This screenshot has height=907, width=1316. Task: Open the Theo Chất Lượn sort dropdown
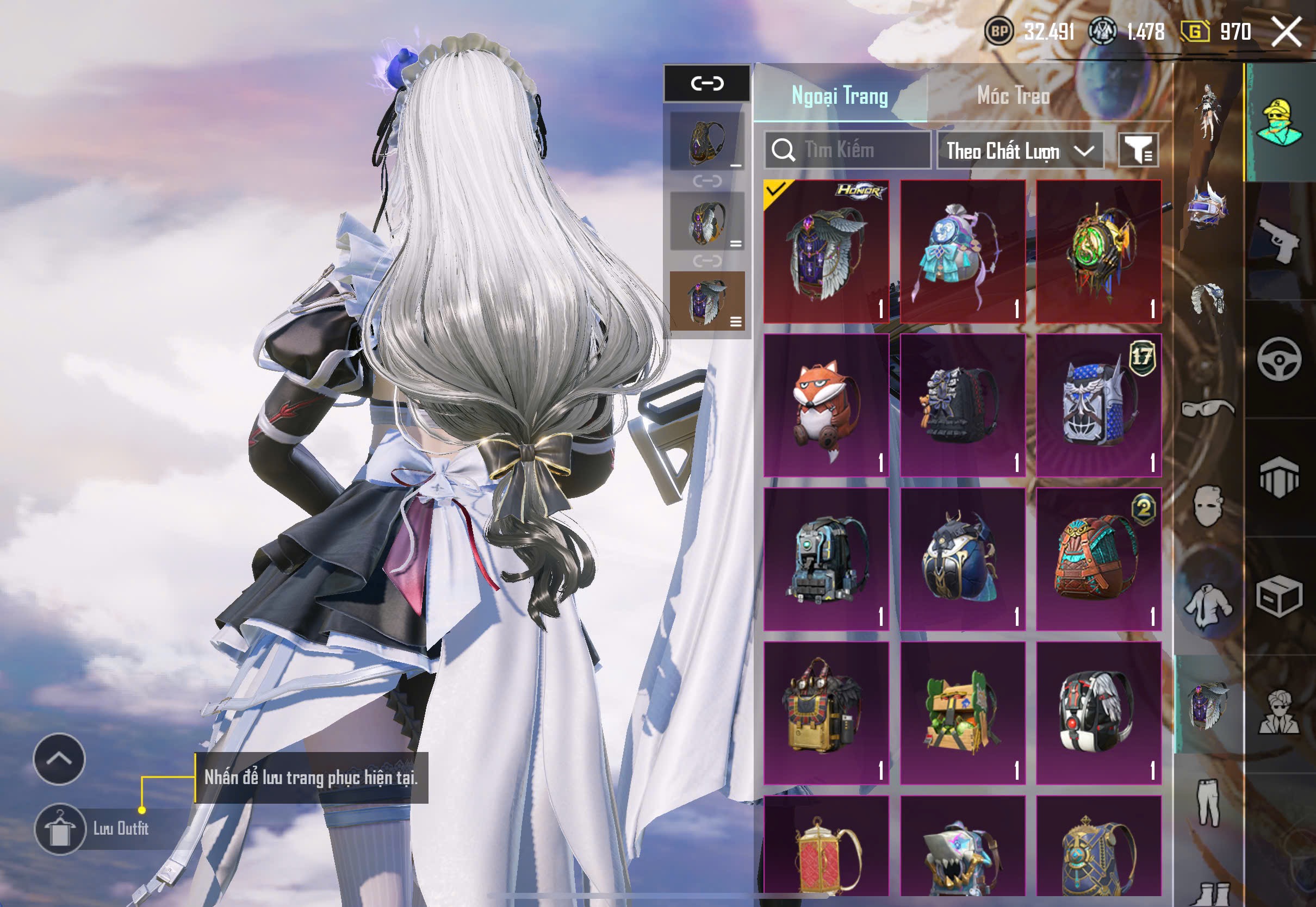[1020, 151]
